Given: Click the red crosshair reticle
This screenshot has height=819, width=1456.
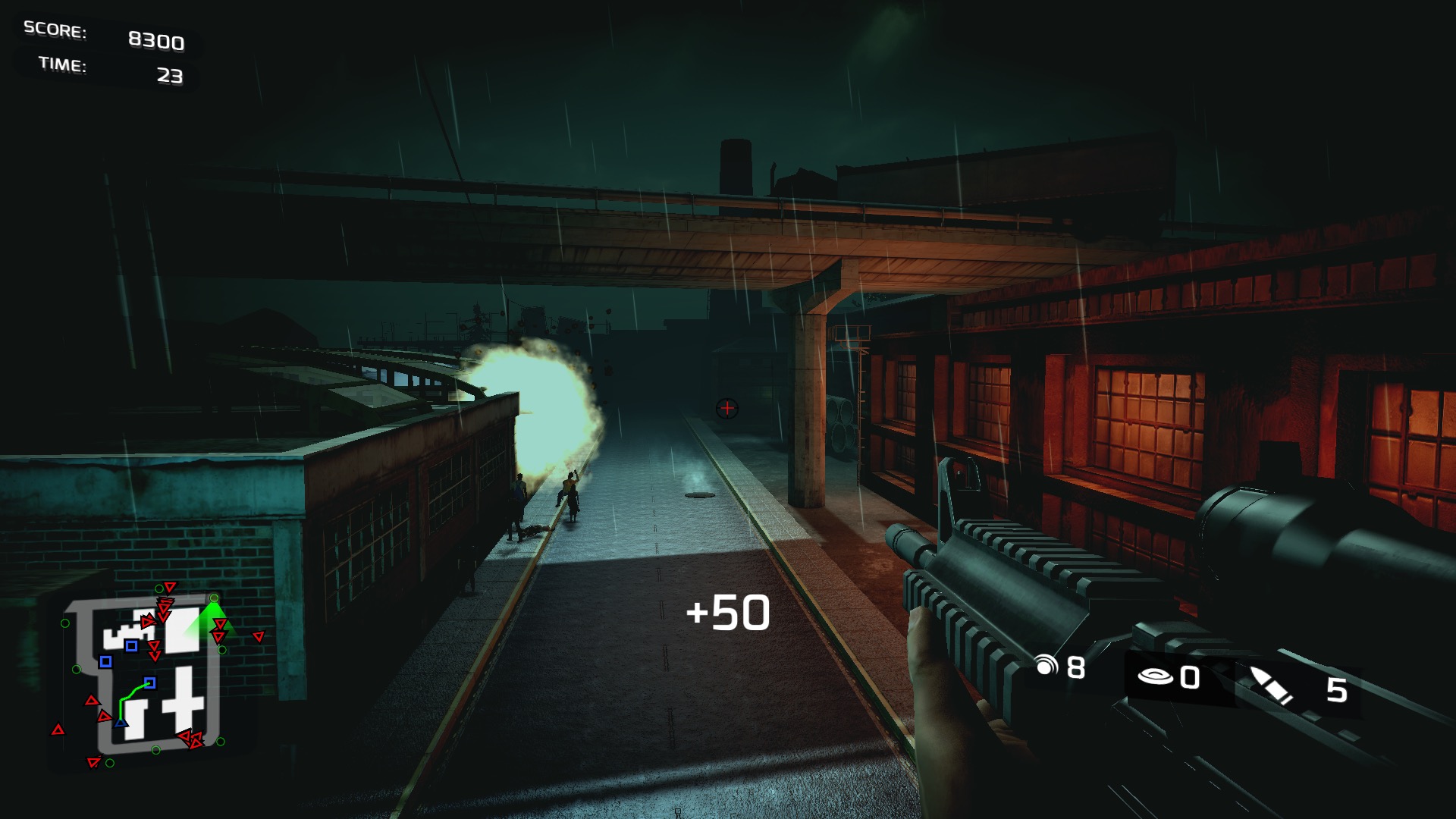Looking at the screenshot, I should pos(726,408).
